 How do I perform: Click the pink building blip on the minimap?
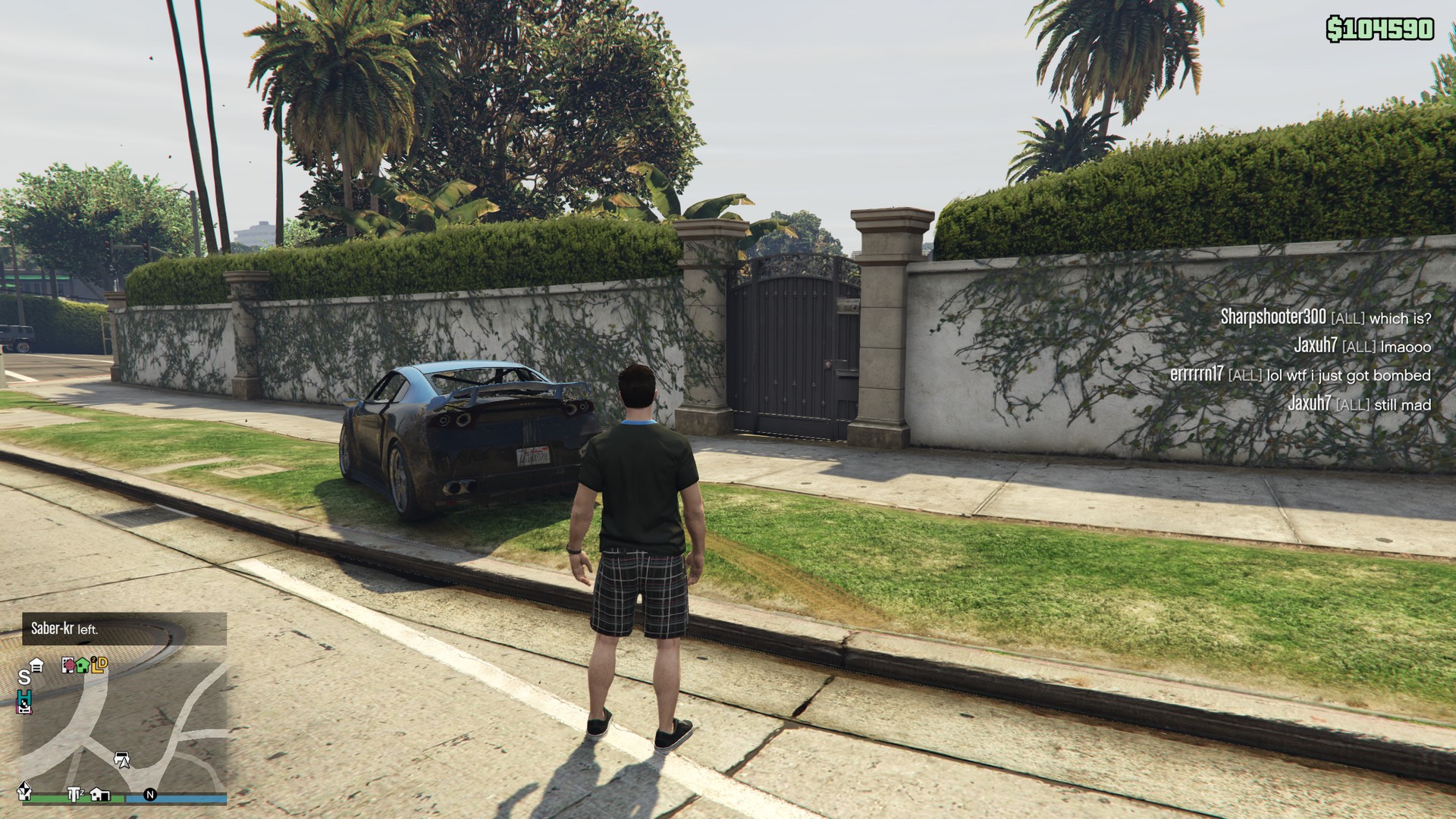click(x=68, y=665)
